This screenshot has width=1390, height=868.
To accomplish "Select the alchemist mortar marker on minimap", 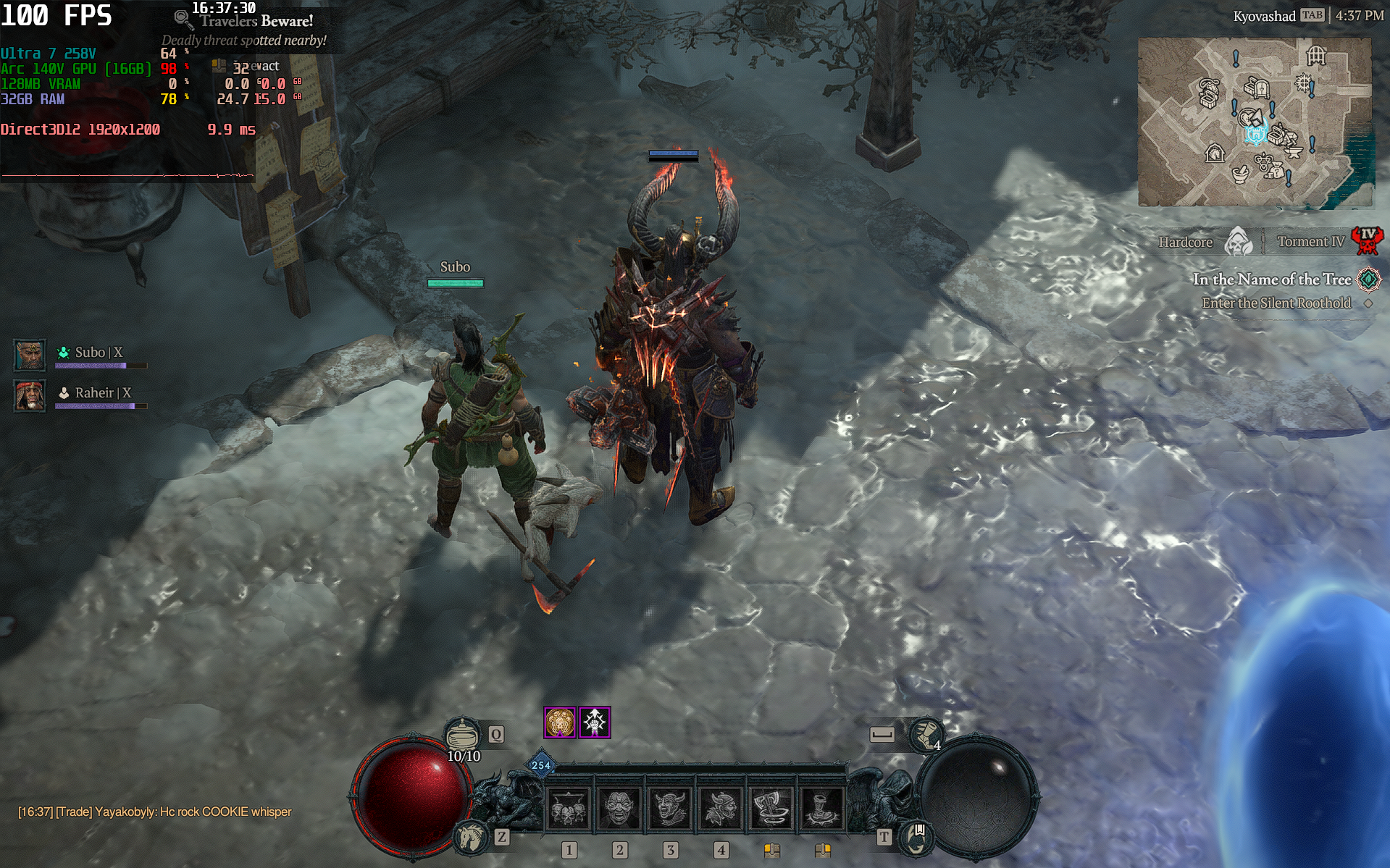I will [x=1240, y=174].
